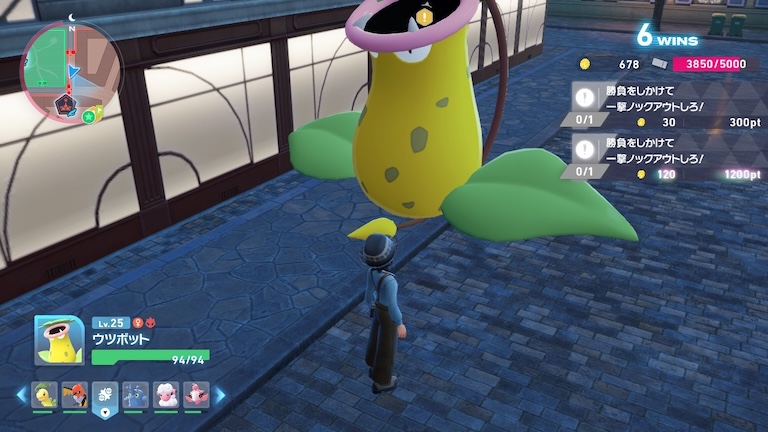768x432 pixels.
Task: Select the pentagon crown marker on minimap
Action: (64, 104)
